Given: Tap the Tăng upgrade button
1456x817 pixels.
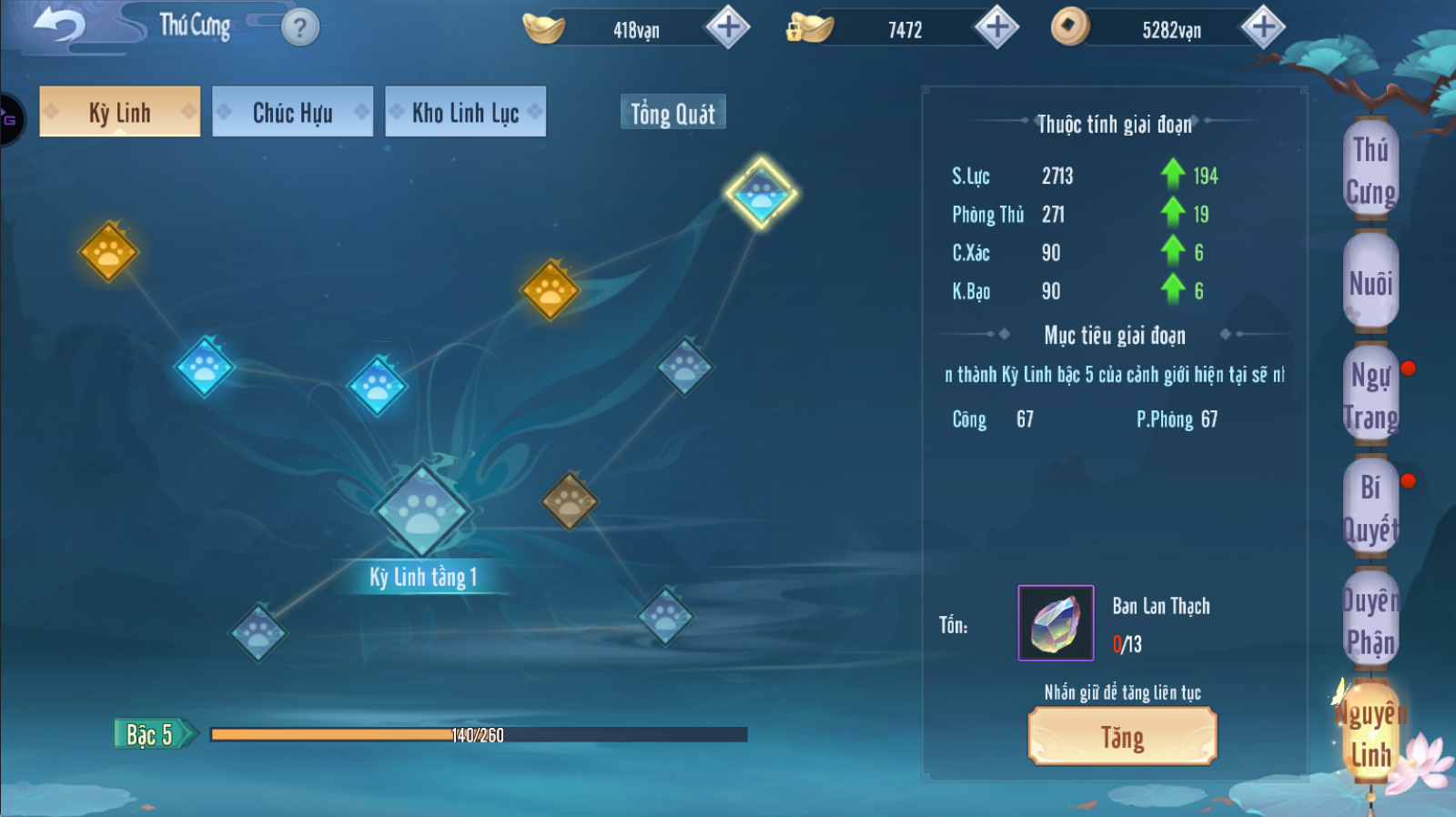Looking at the screenshot, I should (1122, 737).
